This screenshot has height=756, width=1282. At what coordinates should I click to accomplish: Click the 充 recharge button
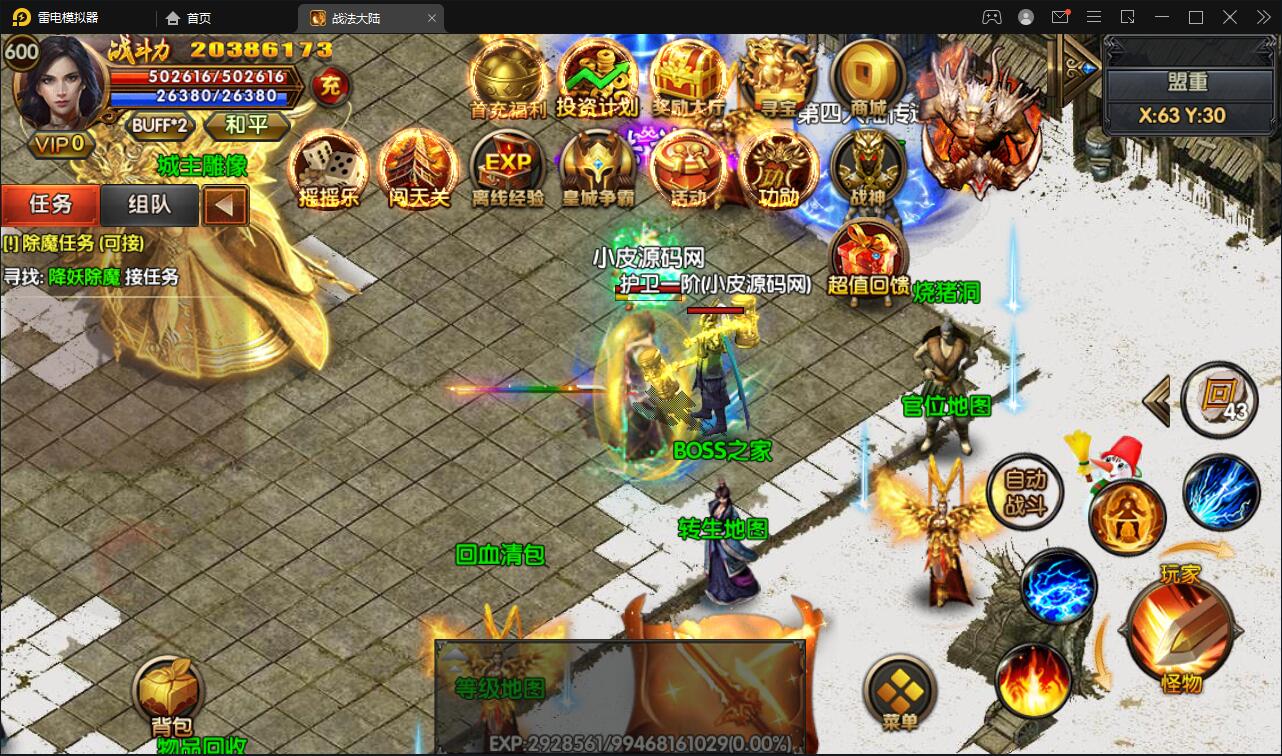click(x=329, y=87)
